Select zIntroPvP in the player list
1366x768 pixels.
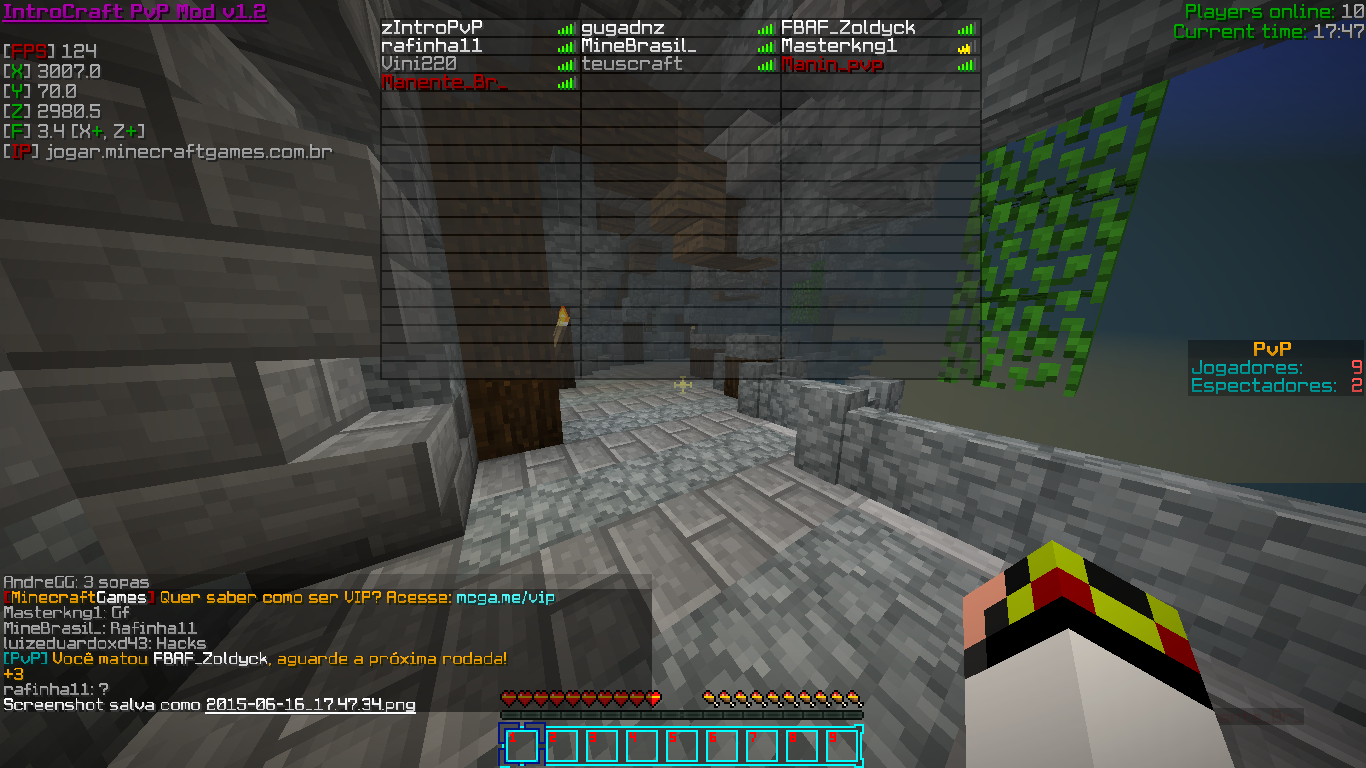[x=432, y=28]
